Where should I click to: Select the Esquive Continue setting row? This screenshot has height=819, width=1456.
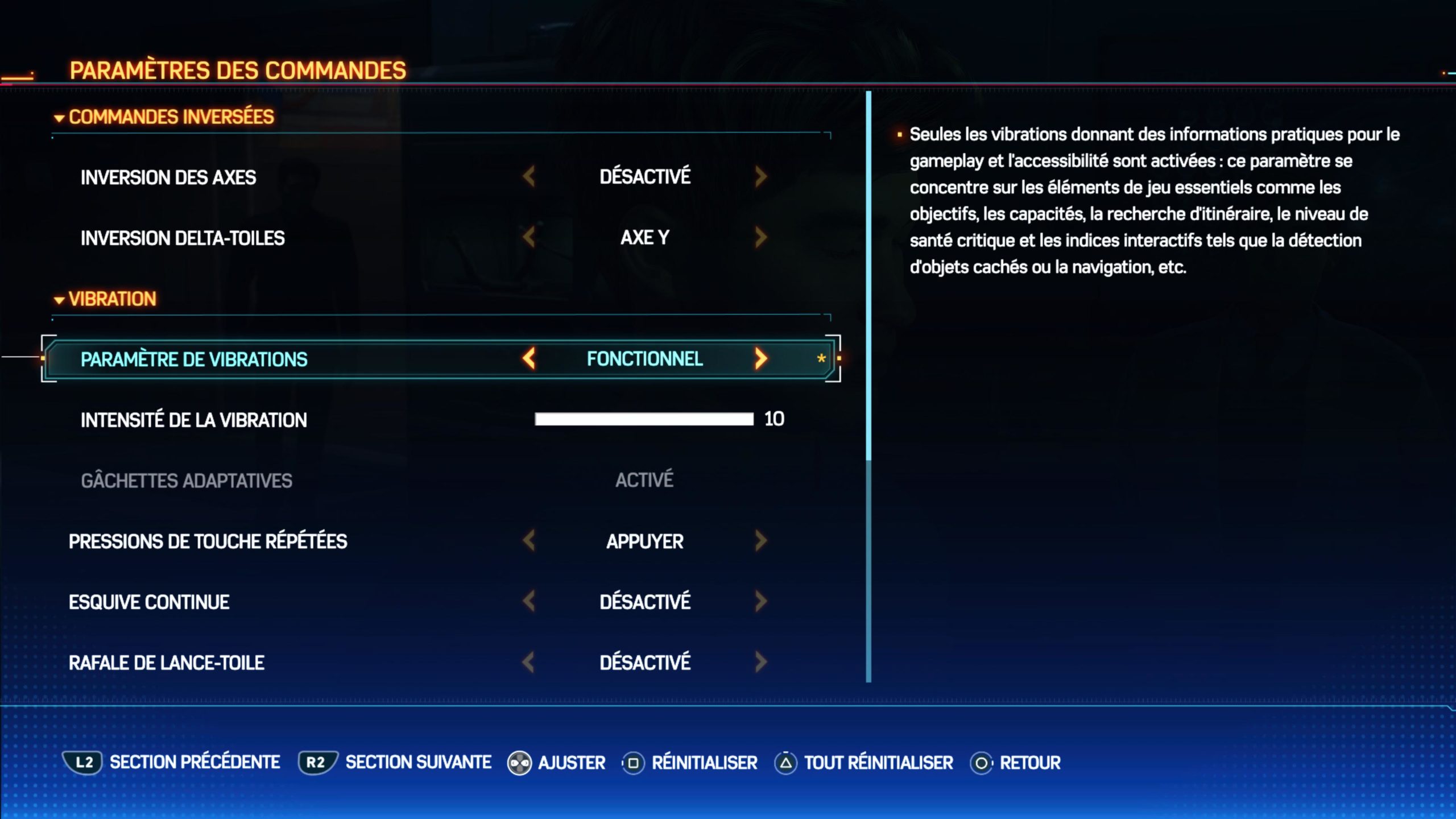pyautogui.click(x=149, y=602)
